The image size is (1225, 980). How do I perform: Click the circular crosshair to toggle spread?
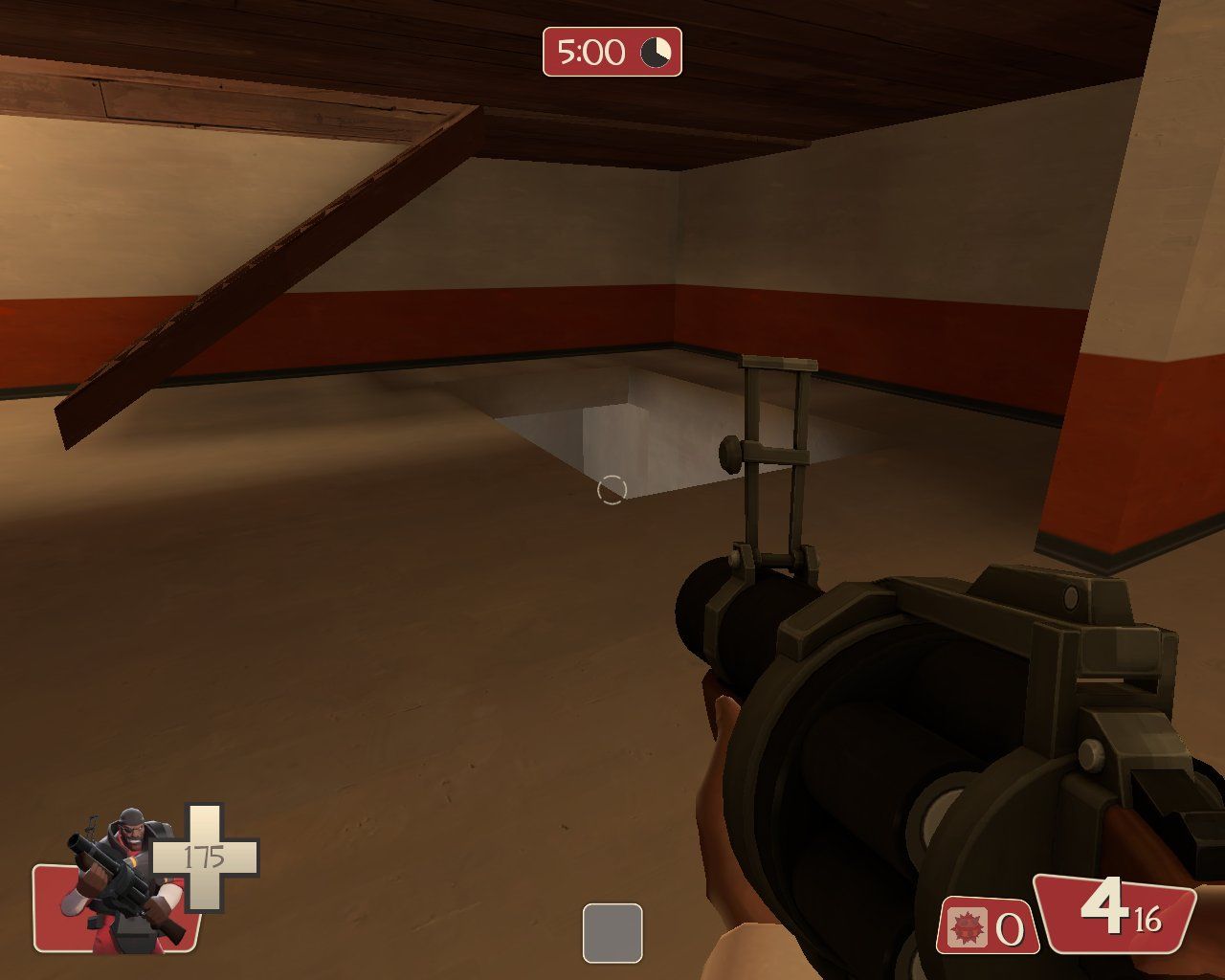point(612,490)
